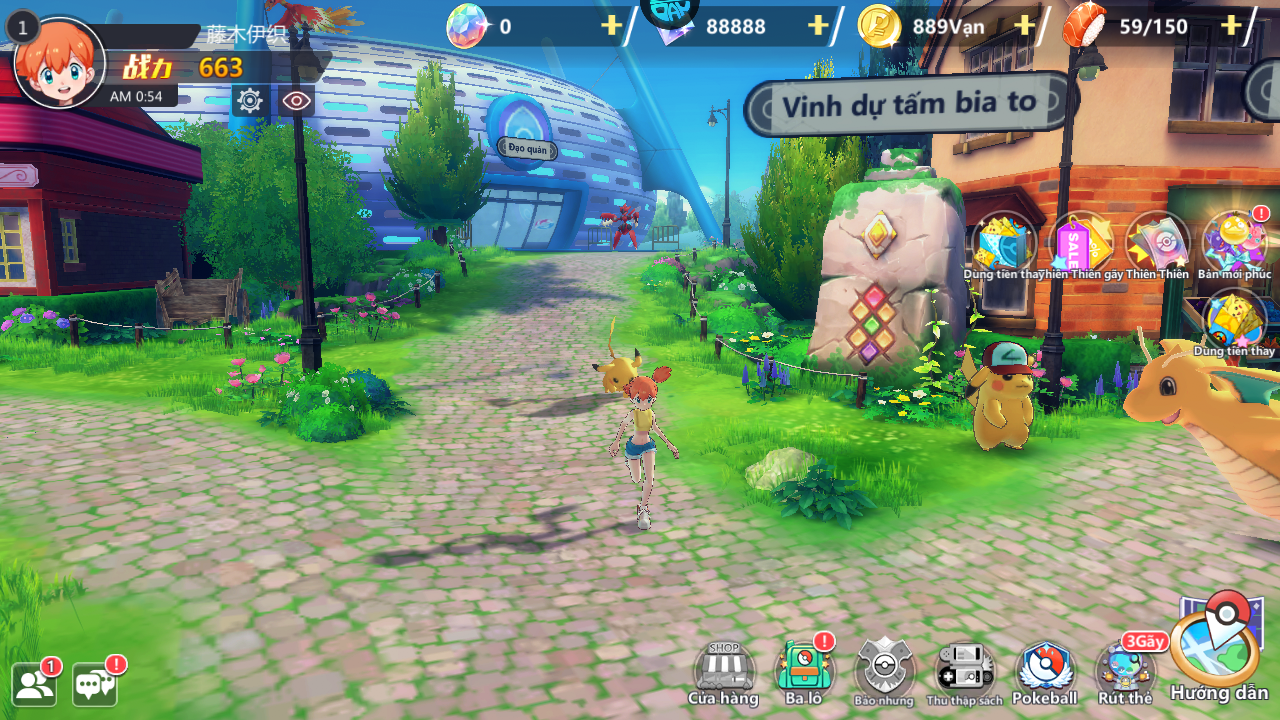
Task: Toggle interface visibility with the eye icon
Action: (x=296, y=100)
